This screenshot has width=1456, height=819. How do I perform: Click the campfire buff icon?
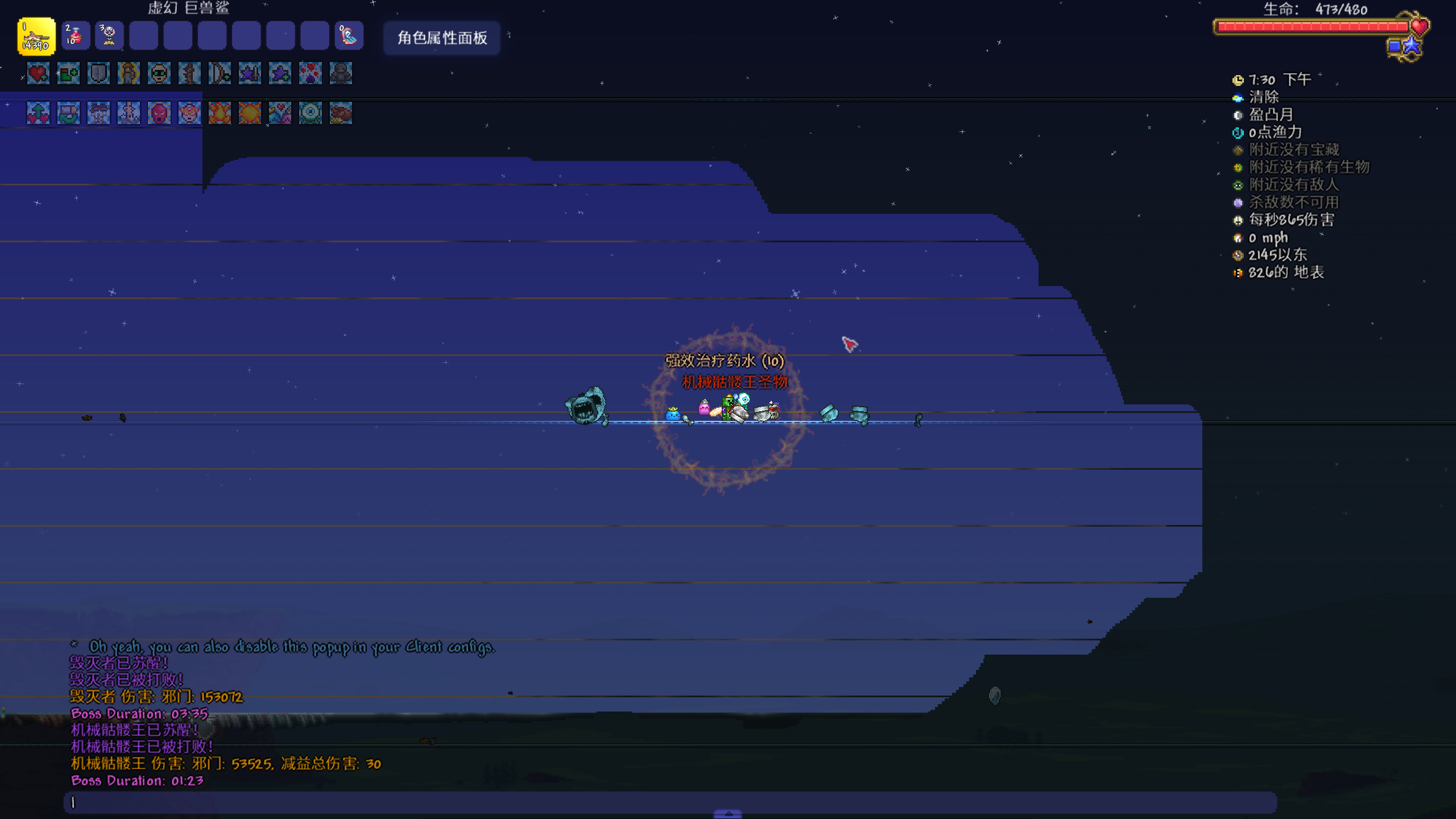[x=220, y=113]
